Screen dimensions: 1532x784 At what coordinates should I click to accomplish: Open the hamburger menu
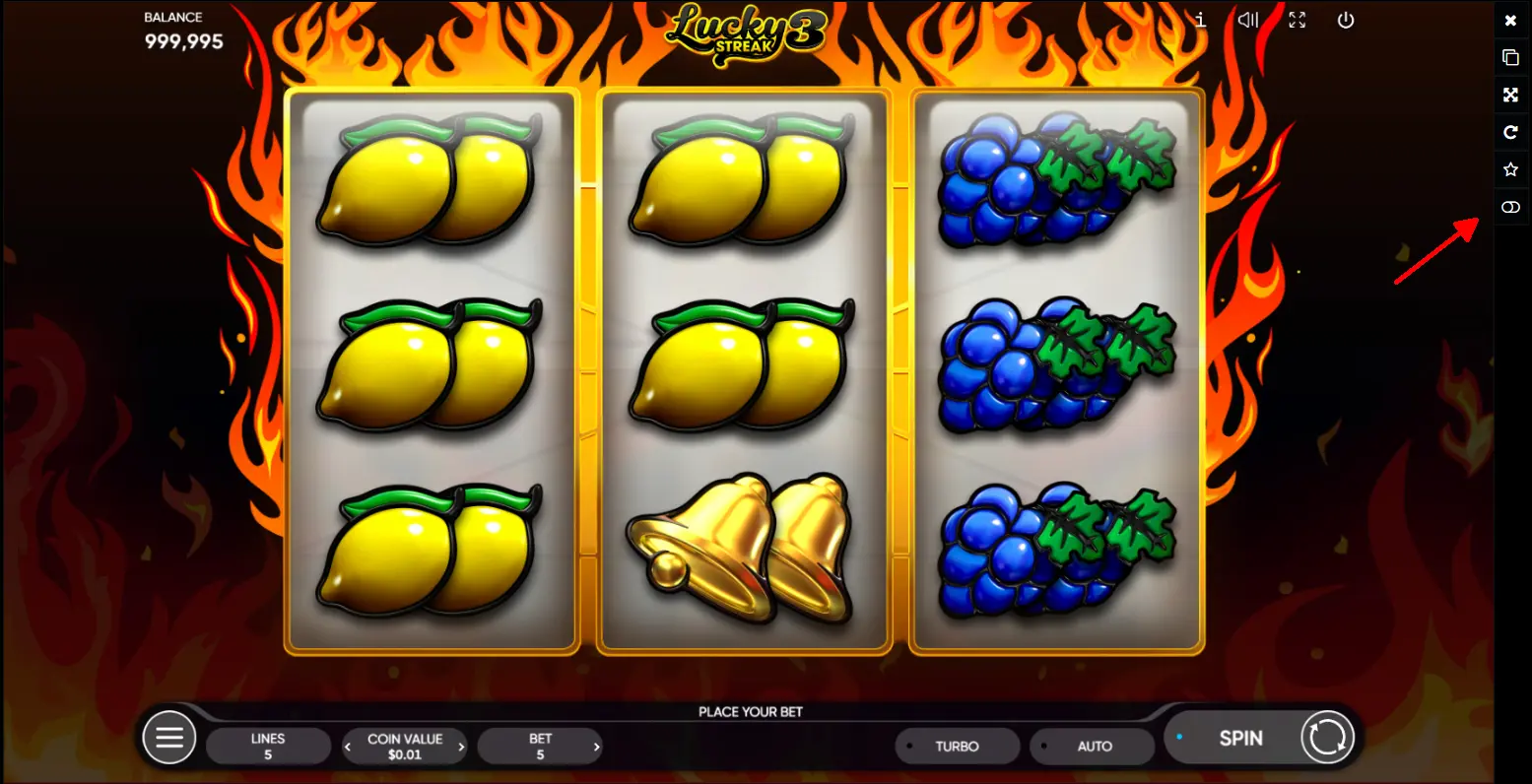click(x=169, y=738)
